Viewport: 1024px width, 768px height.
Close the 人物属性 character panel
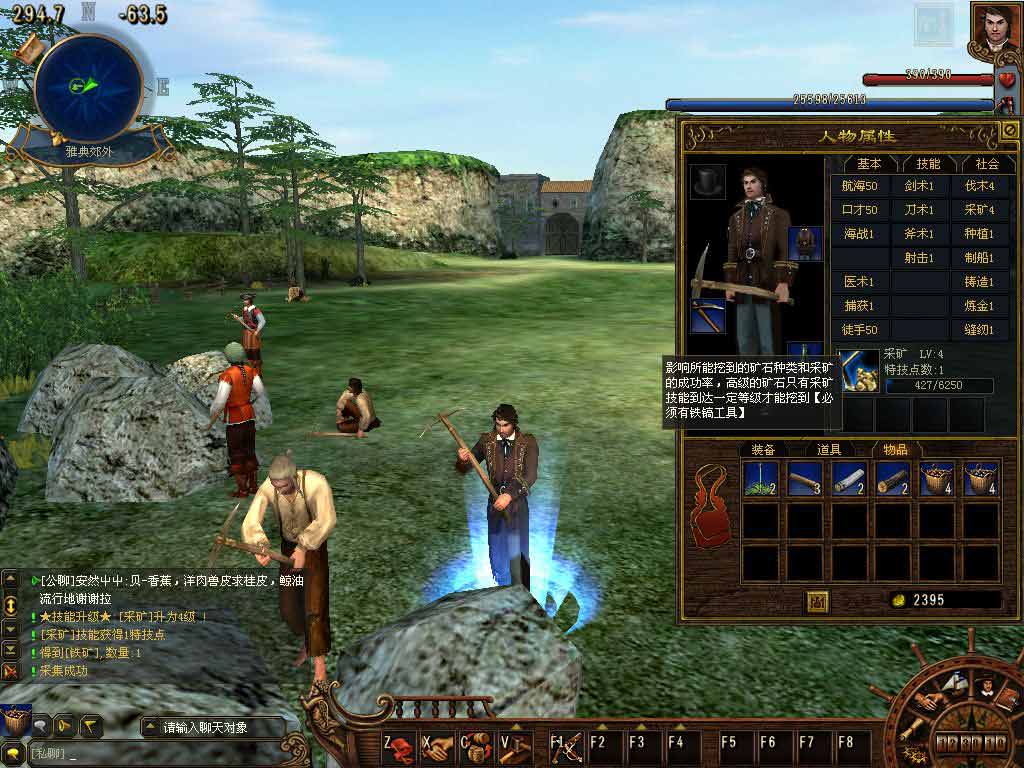(1009, 131)
